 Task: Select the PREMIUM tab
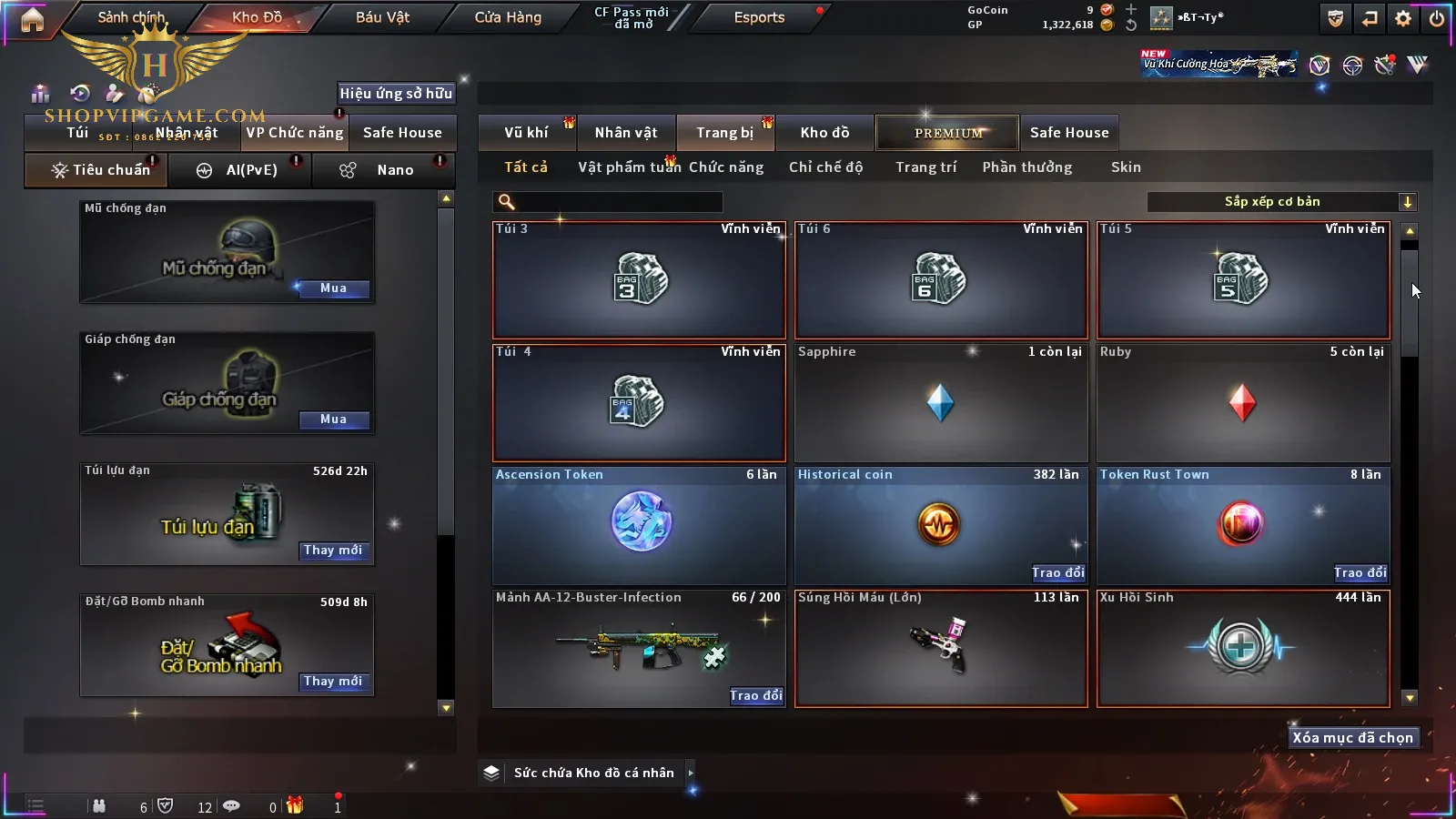(x=947, y=133)
